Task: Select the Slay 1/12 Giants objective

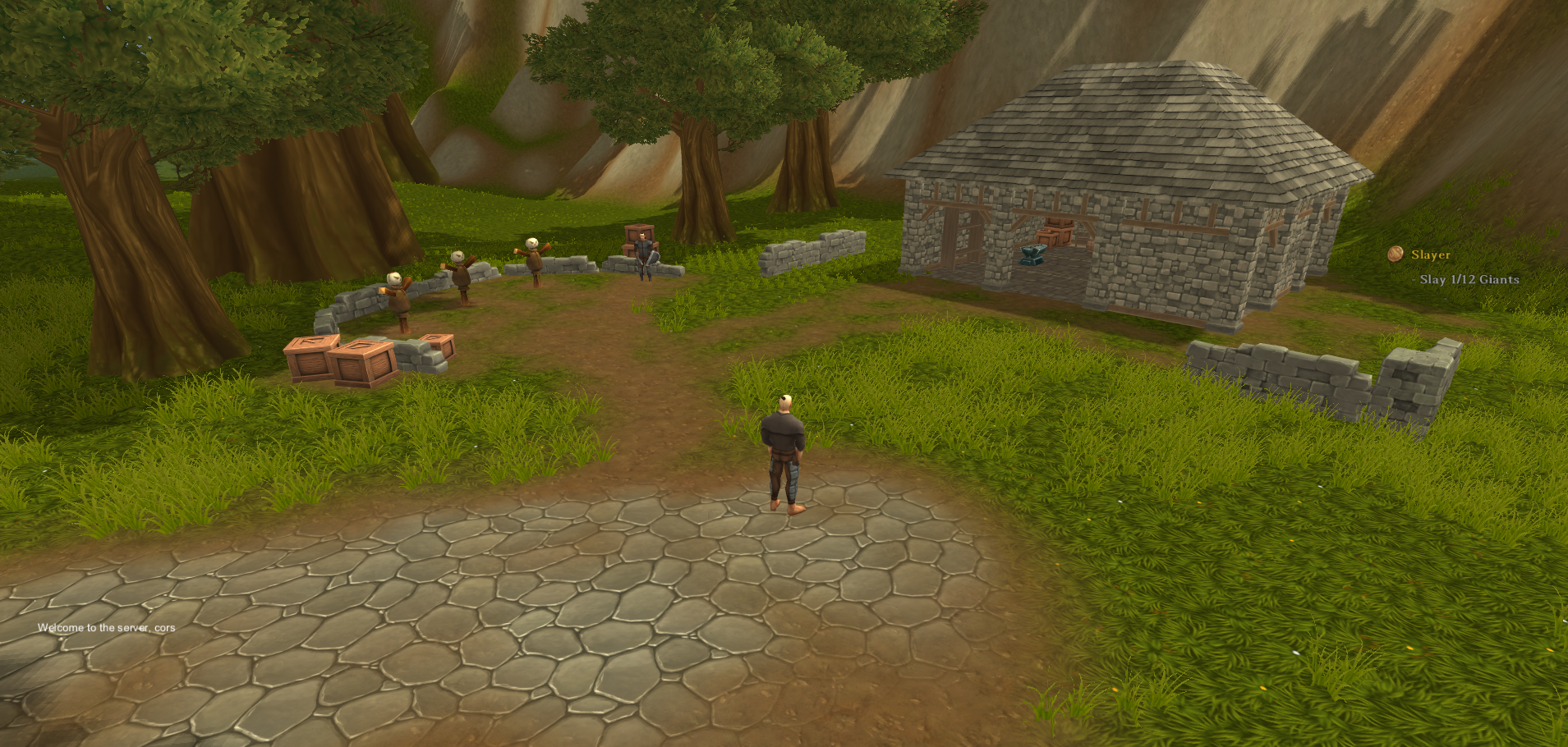Action: (x=1469, y=280)
